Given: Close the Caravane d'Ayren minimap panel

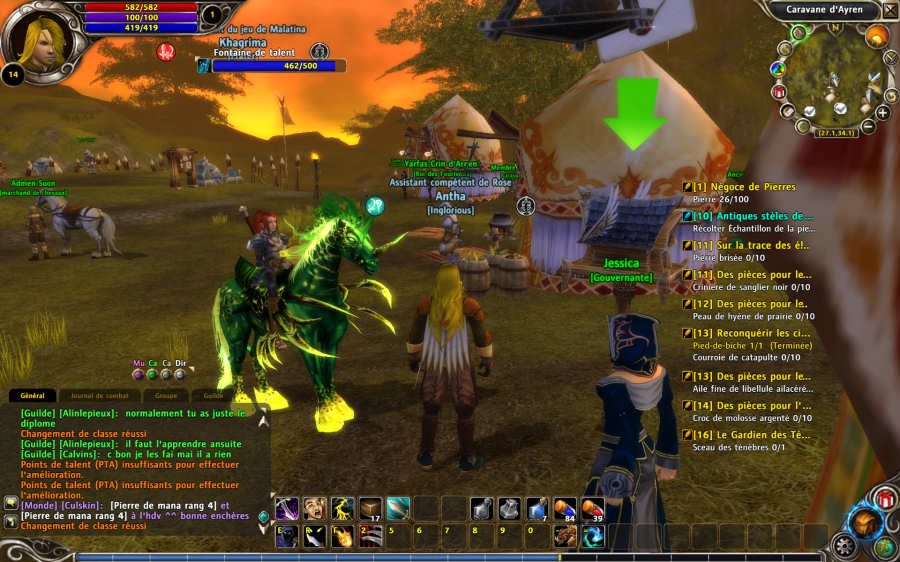Looking at the screenshot, I should (x=890, y=11).
